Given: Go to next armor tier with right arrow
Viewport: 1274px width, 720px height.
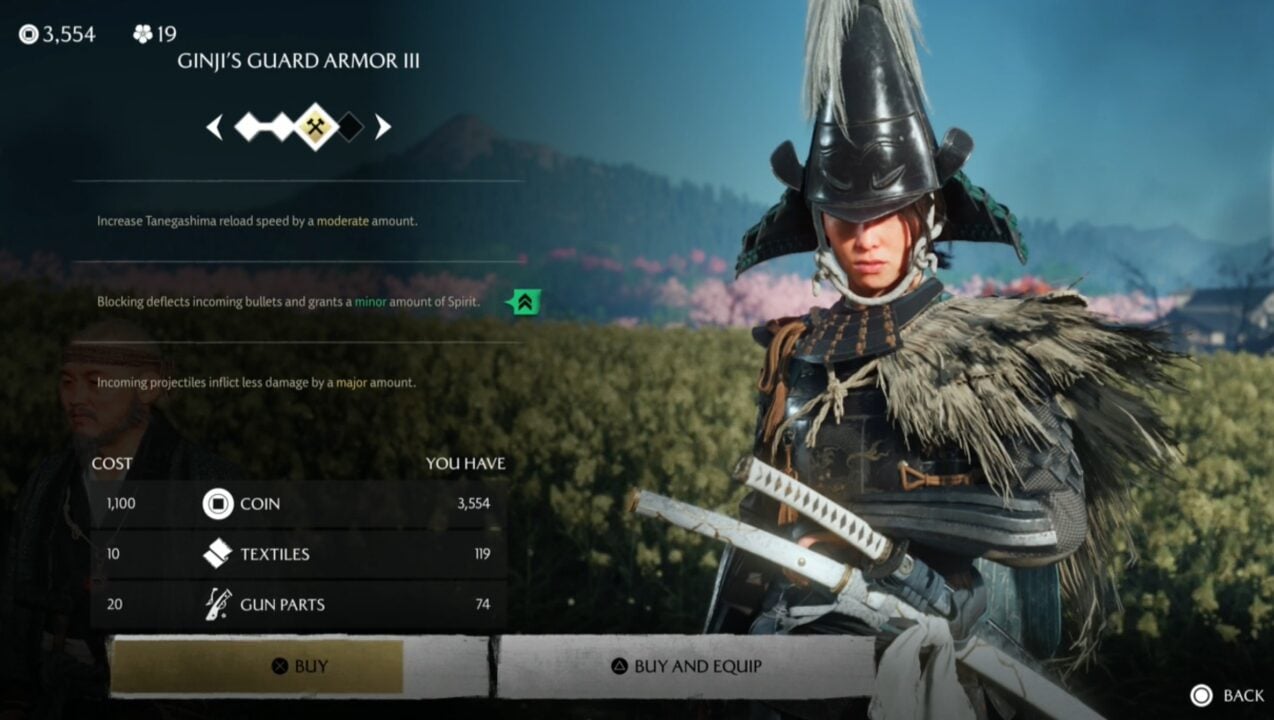Looking at the screenshot, I should click(x=383, y=127).
